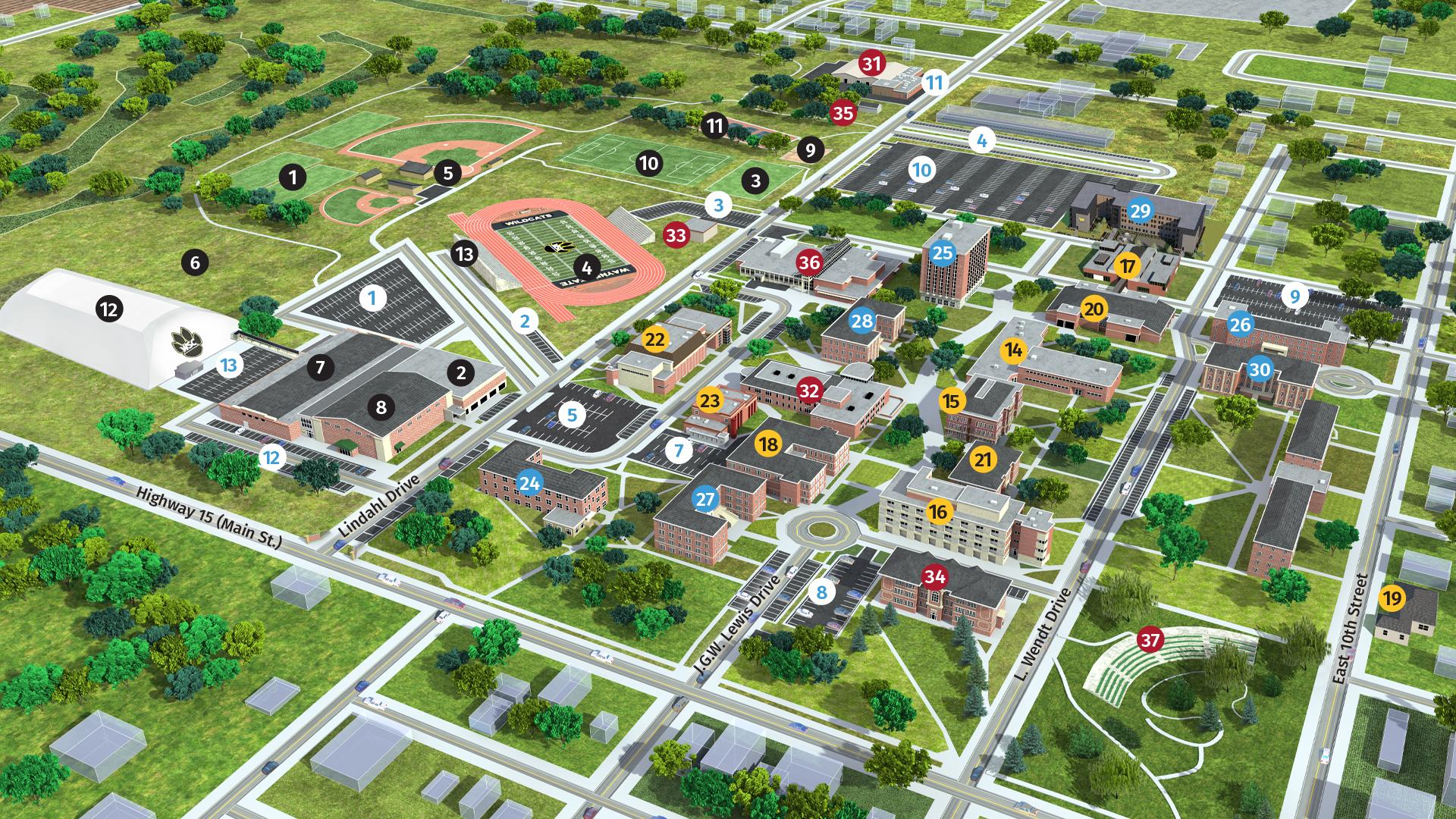Screen dimensions: 1456x819
Task: Choose white parking marker 10
Action: click(921, 169)
